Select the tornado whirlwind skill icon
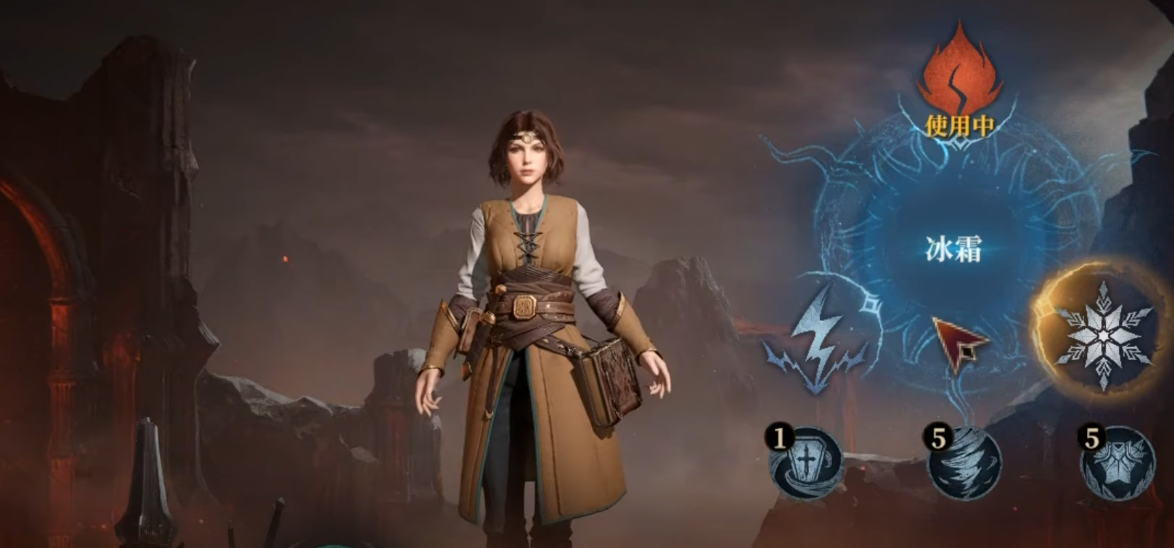Viewport: 1174px width, 548px height. pyautogui.click(x=962, y=462)
